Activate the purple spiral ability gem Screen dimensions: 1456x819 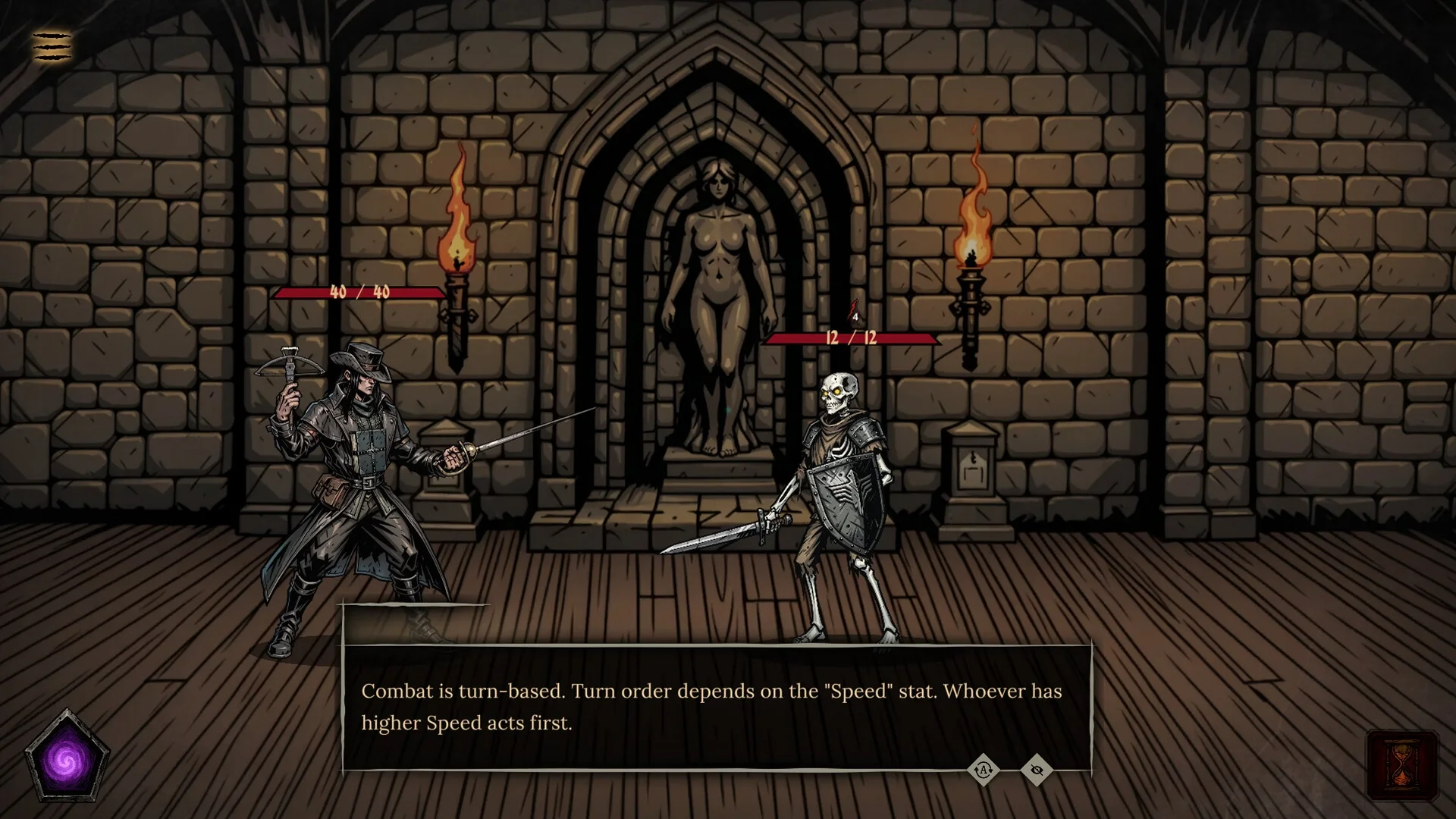[67, 758]
